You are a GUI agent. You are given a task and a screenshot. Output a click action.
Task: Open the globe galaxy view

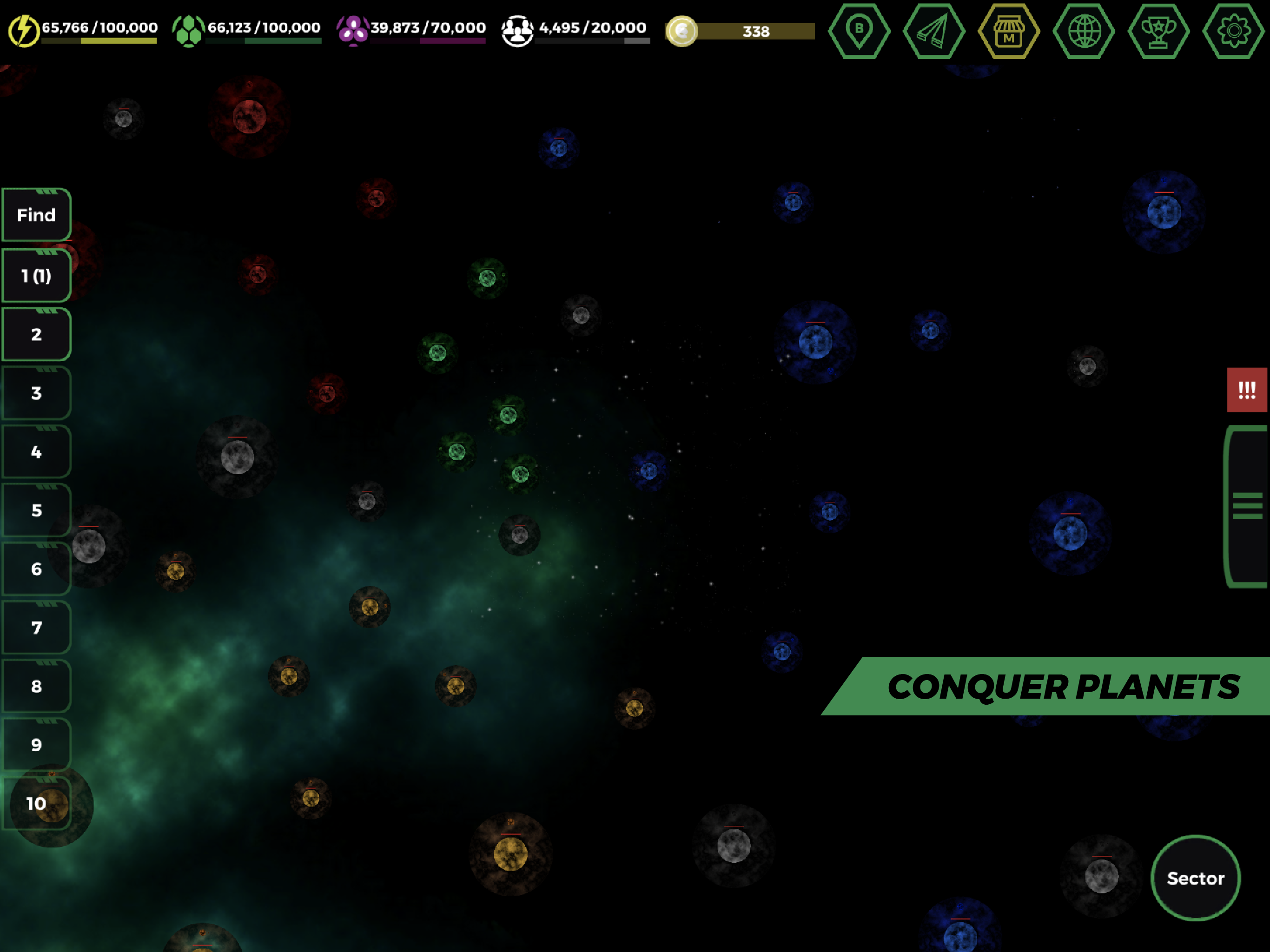point(1084,32)
